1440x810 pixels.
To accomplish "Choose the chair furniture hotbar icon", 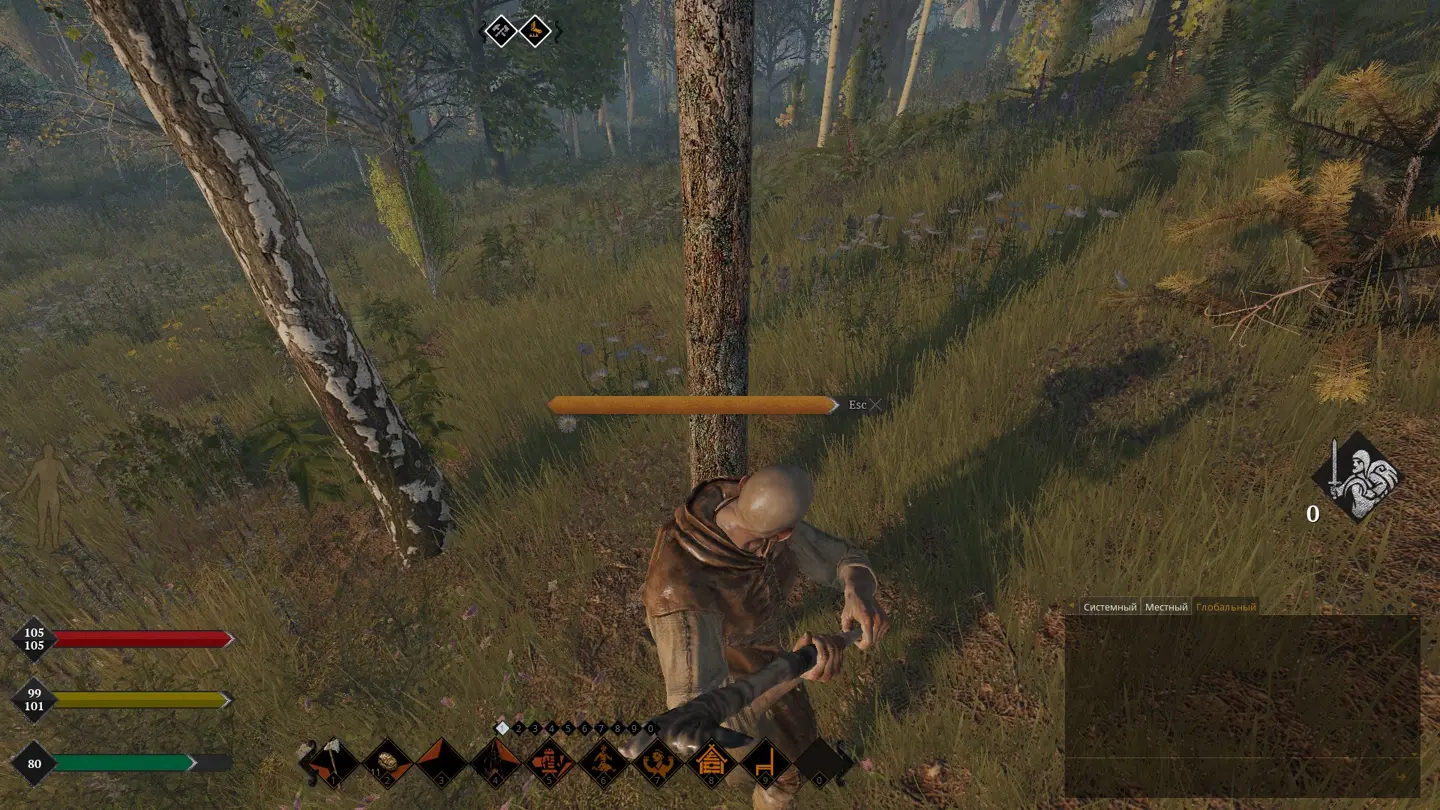I will point(766,763).
